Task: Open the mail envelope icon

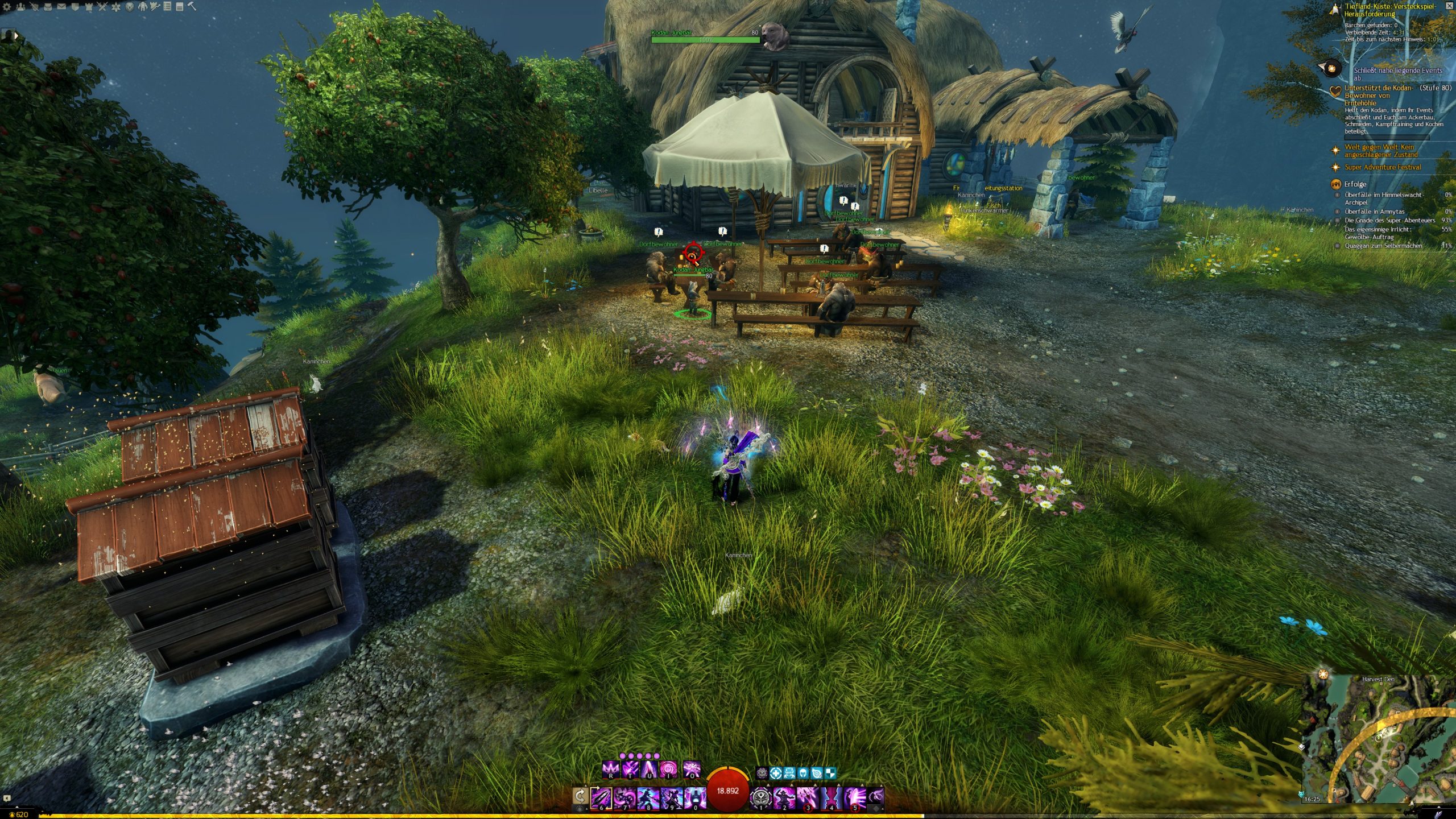Action: coord(61,7)
